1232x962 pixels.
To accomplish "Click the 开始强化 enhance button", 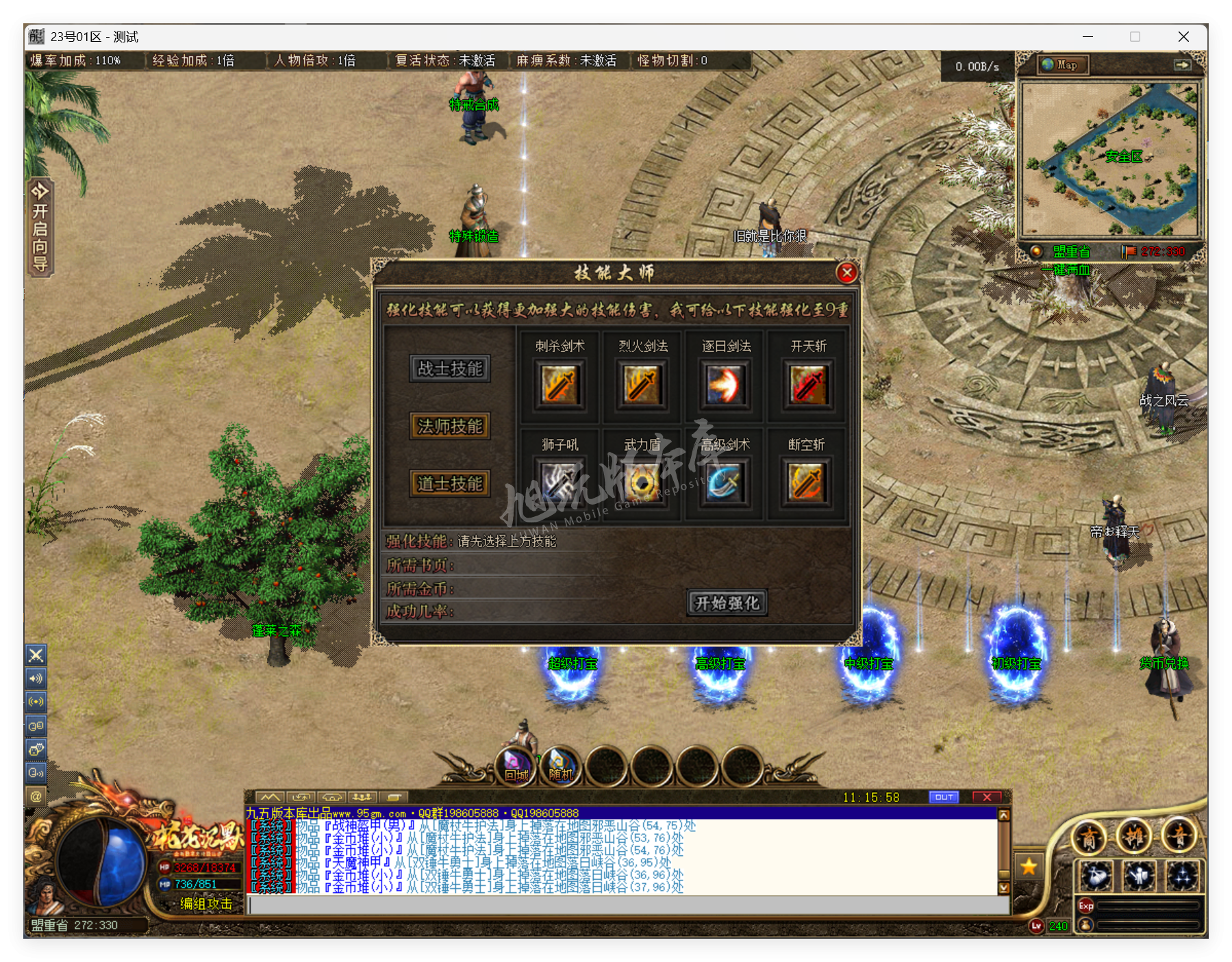I will tap(727, 603).
